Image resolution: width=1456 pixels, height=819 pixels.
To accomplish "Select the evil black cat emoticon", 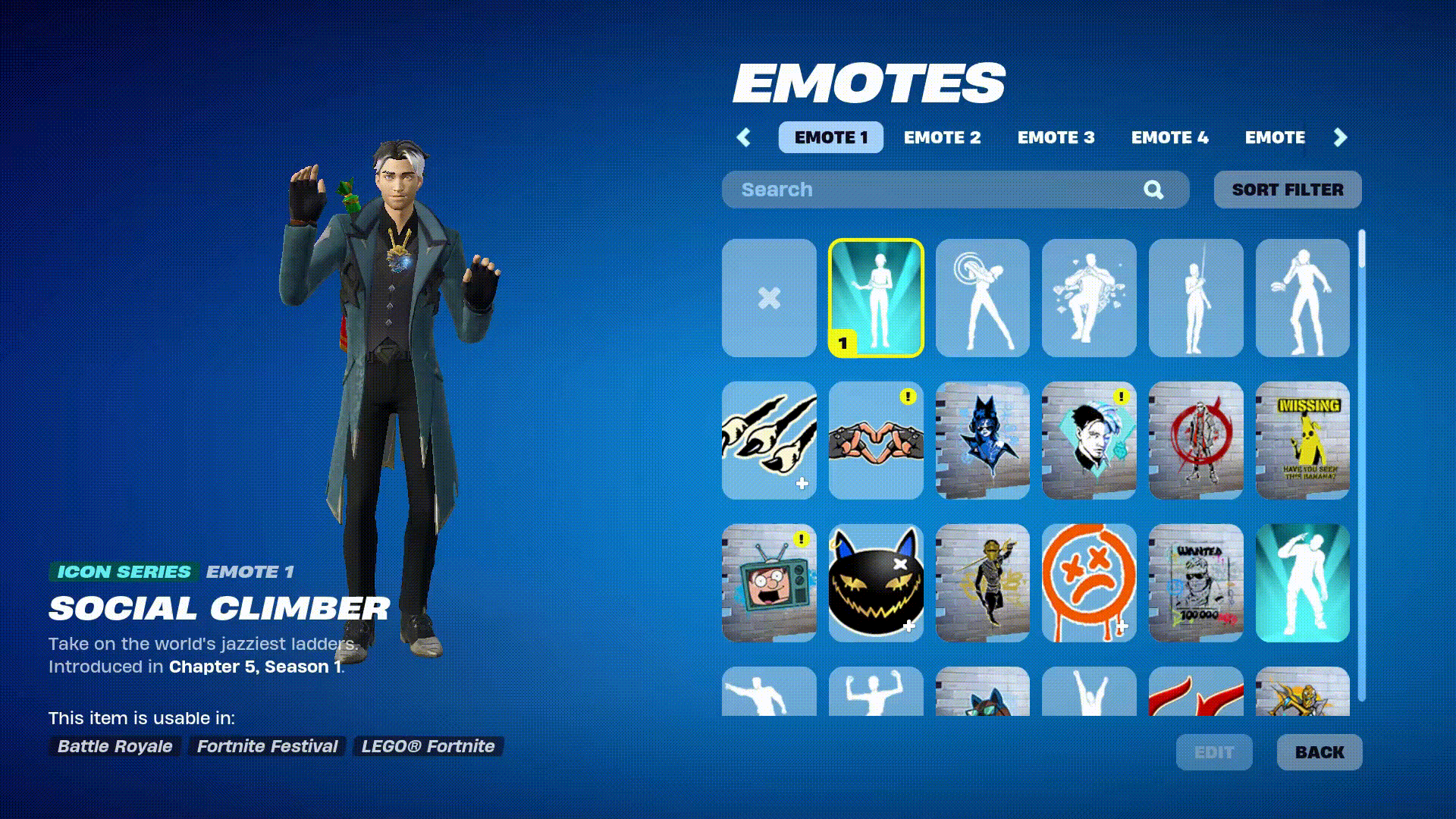I will click(x=875, y=585).
